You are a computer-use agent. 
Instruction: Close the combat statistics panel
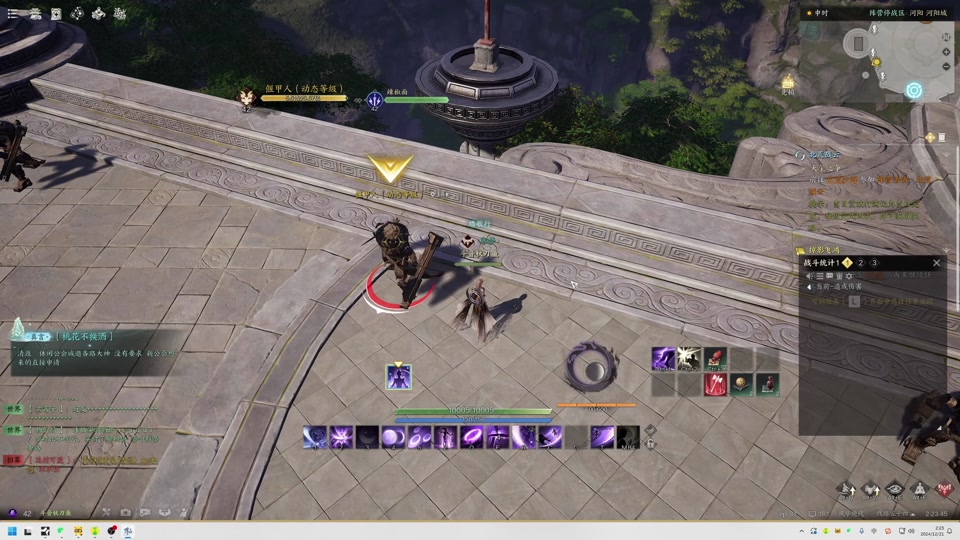click(x=936, y=263)
